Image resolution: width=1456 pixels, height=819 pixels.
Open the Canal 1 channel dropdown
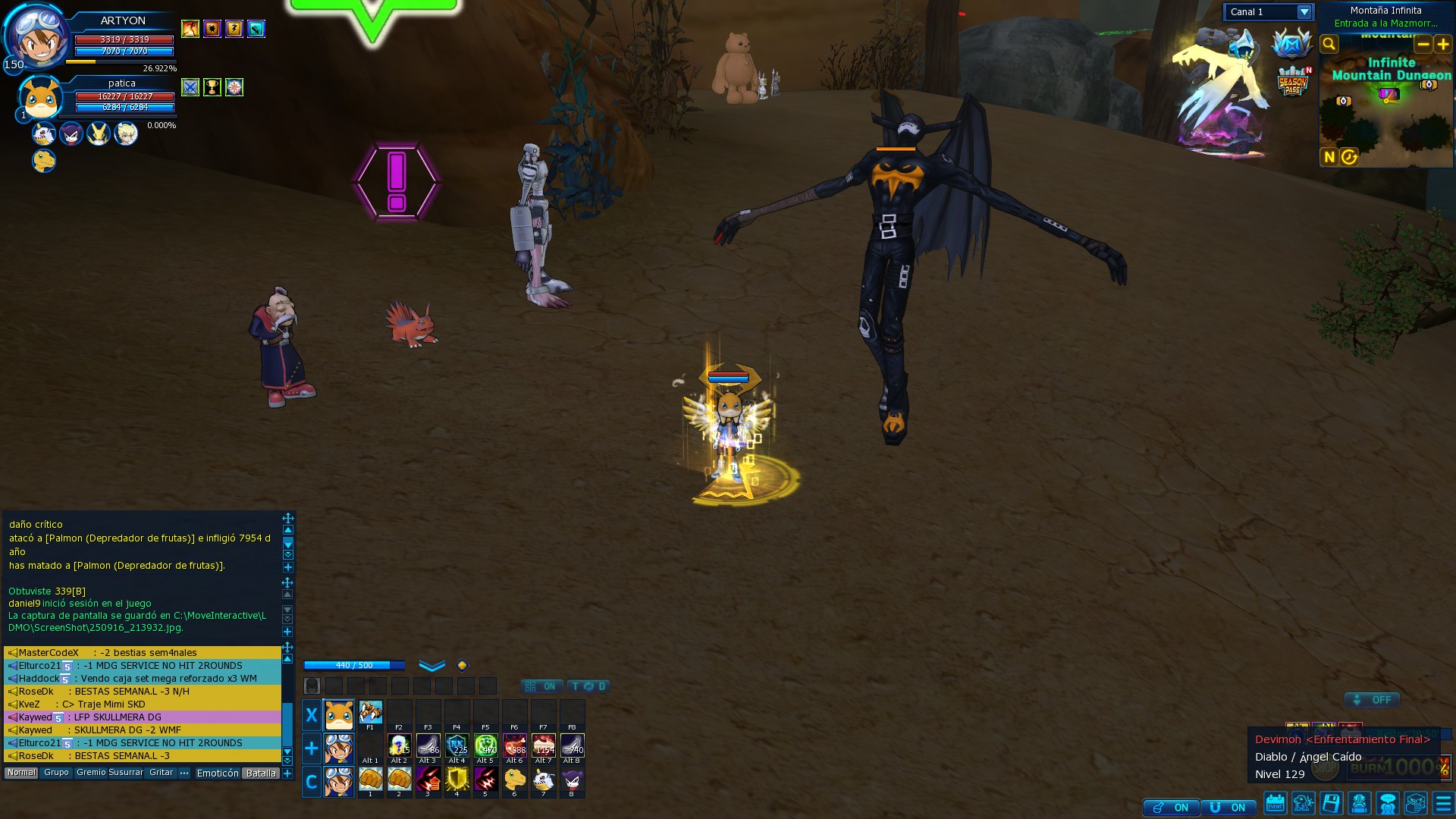(x=1304, y=12)
